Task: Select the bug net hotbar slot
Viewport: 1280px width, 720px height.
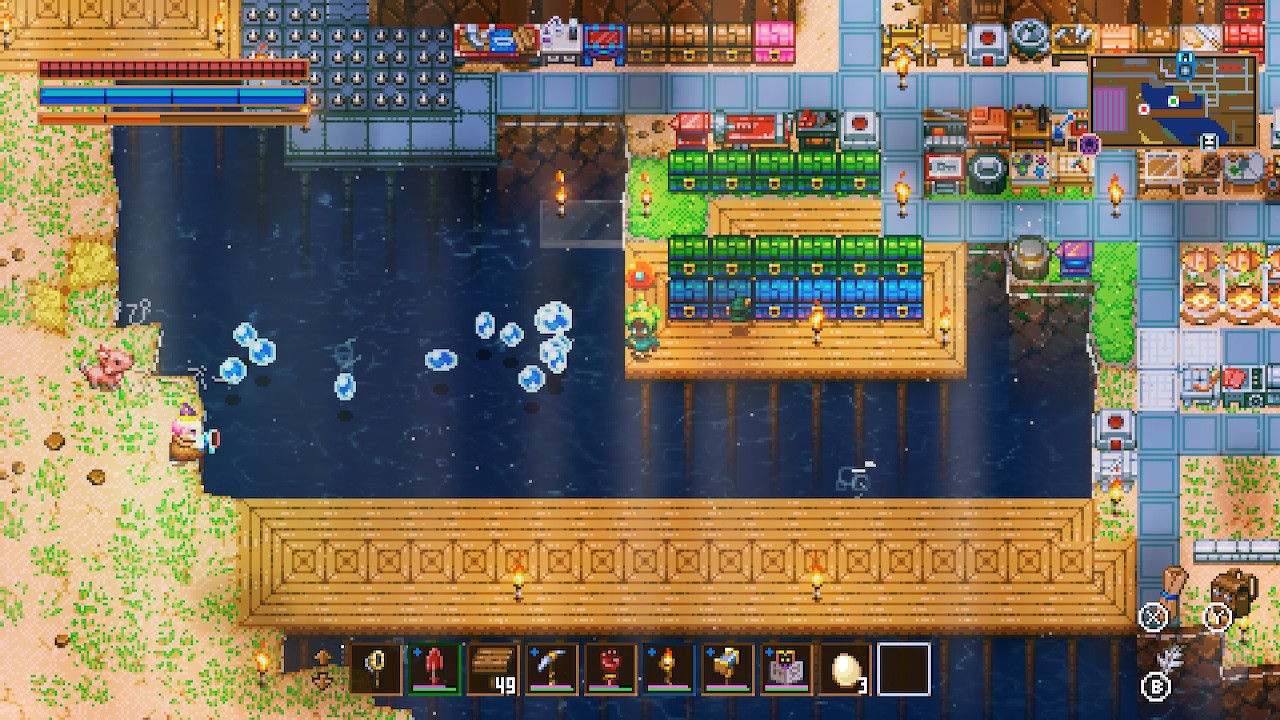Action: point(376,669)
